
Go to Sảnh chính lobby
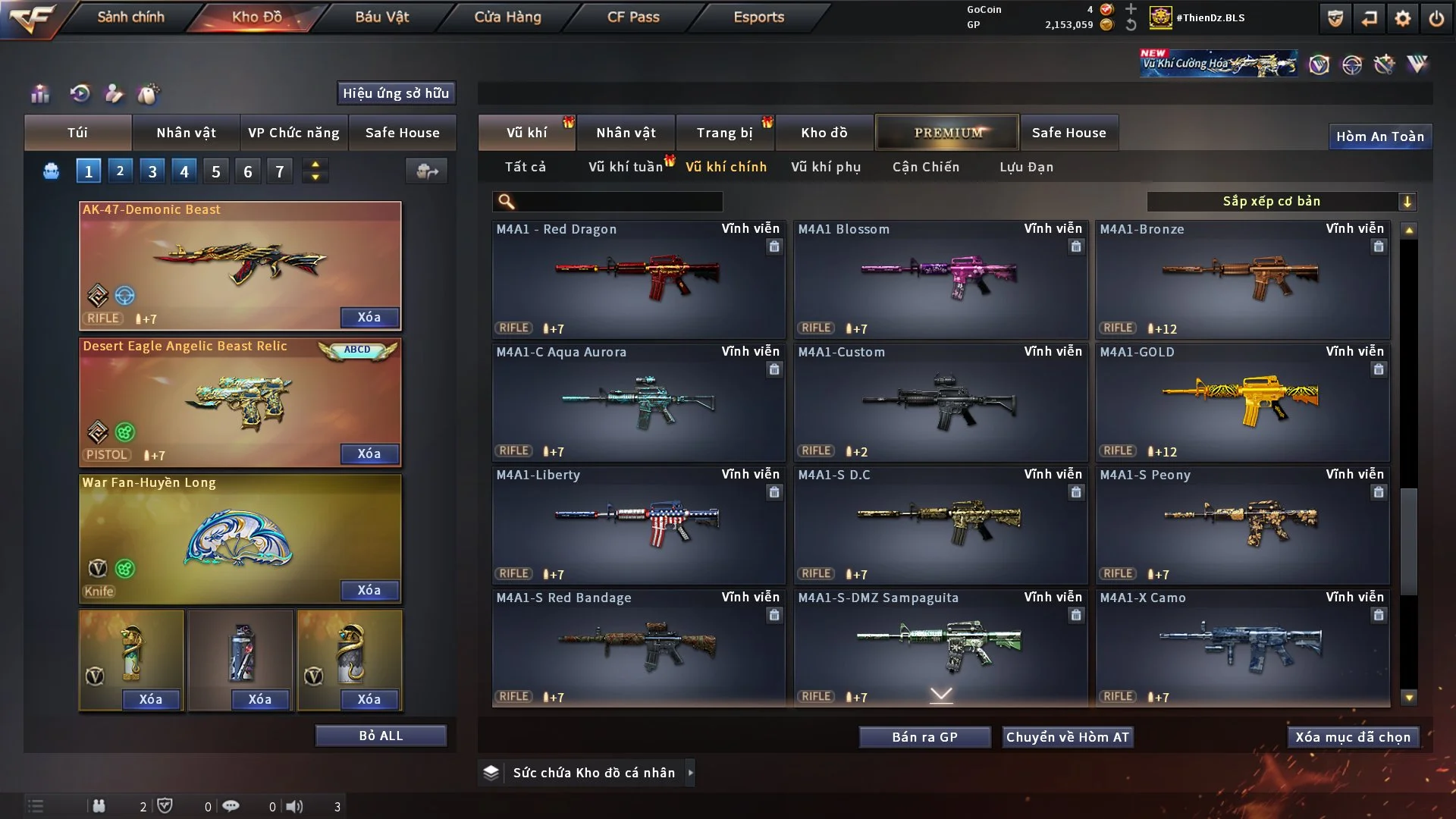click(130, 17)
